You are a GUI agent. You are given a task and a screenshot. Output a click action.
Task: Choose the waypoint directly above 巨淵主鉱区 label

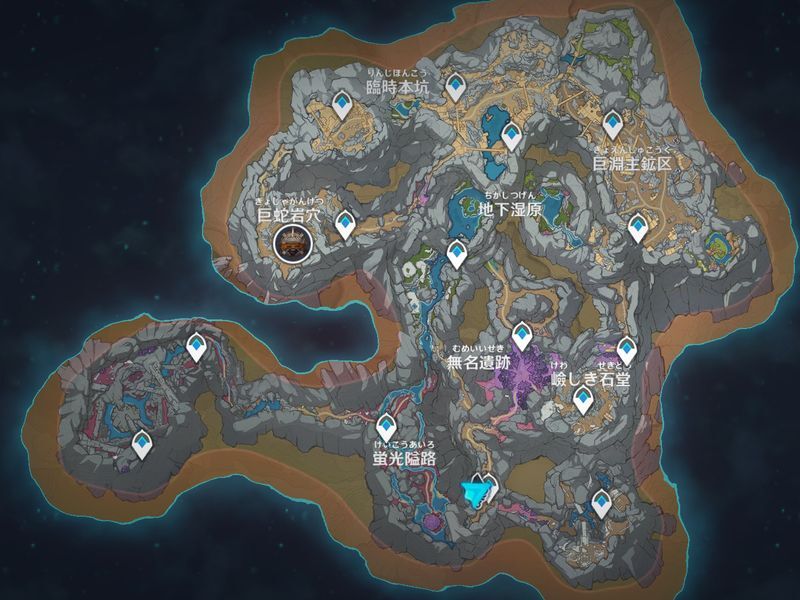(614, 124)
